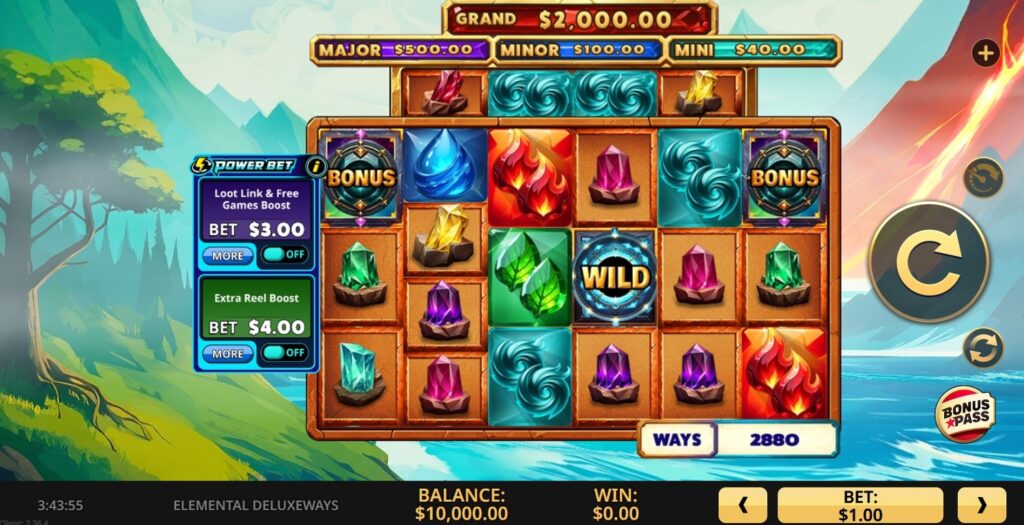
Task: Open the Bonus Pass feature
Action: point(964,414)
